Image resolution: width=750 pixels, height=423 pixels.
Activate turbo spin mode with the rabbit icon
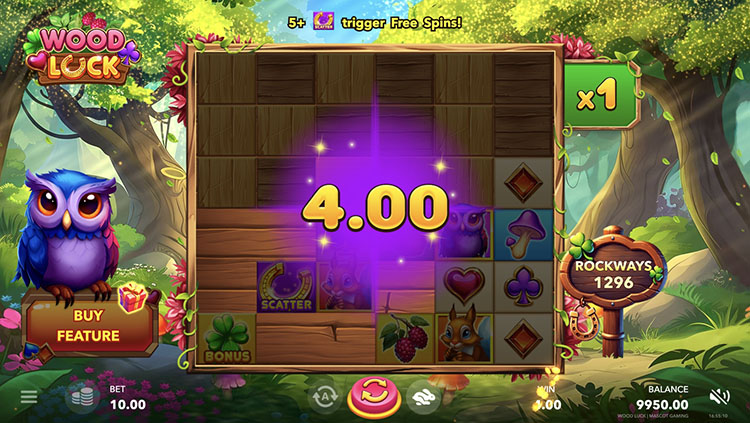422,397
